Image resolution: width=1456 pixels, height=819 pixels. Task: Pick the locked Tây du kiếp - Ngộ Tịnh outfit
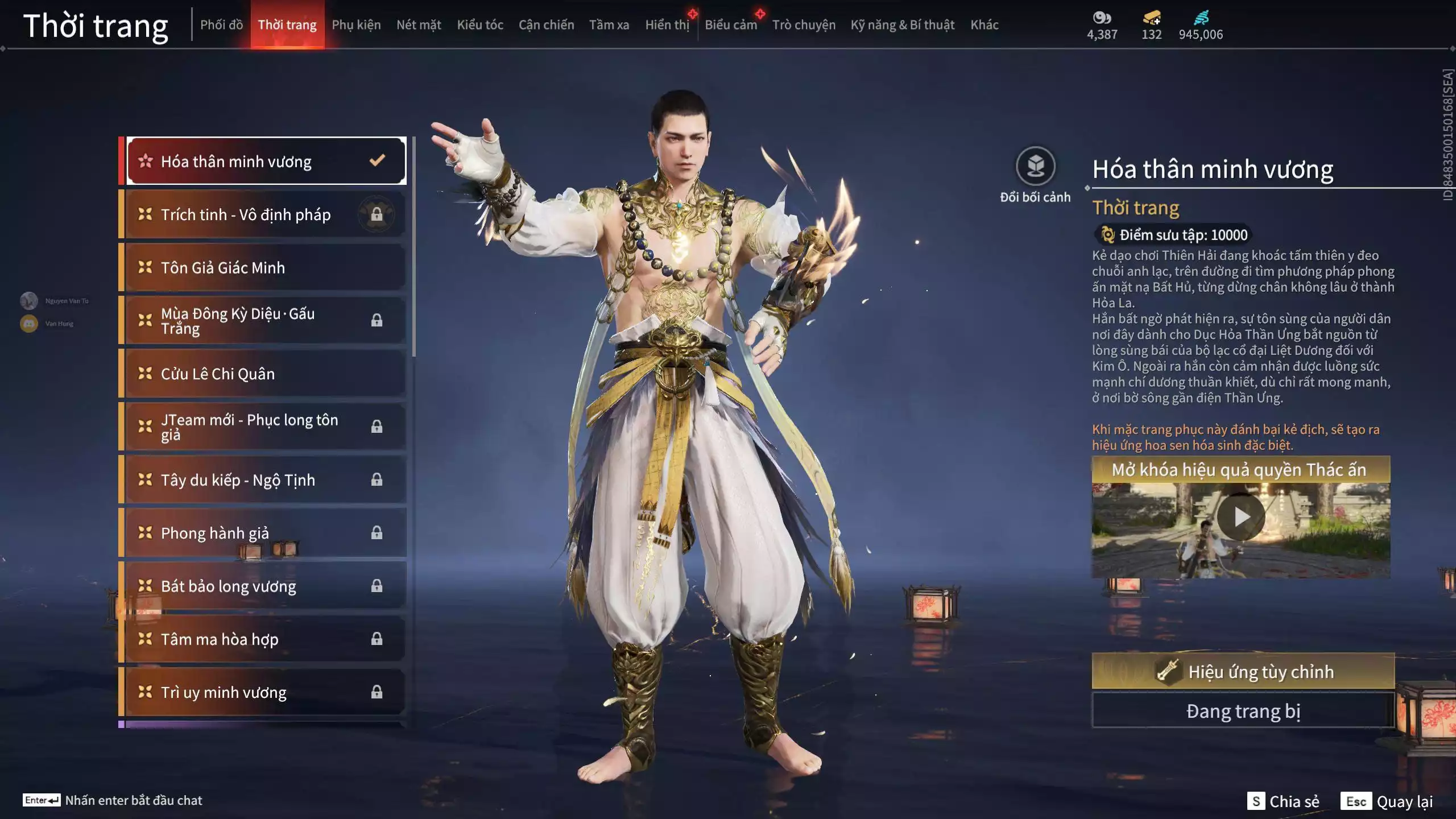(265, 480)
